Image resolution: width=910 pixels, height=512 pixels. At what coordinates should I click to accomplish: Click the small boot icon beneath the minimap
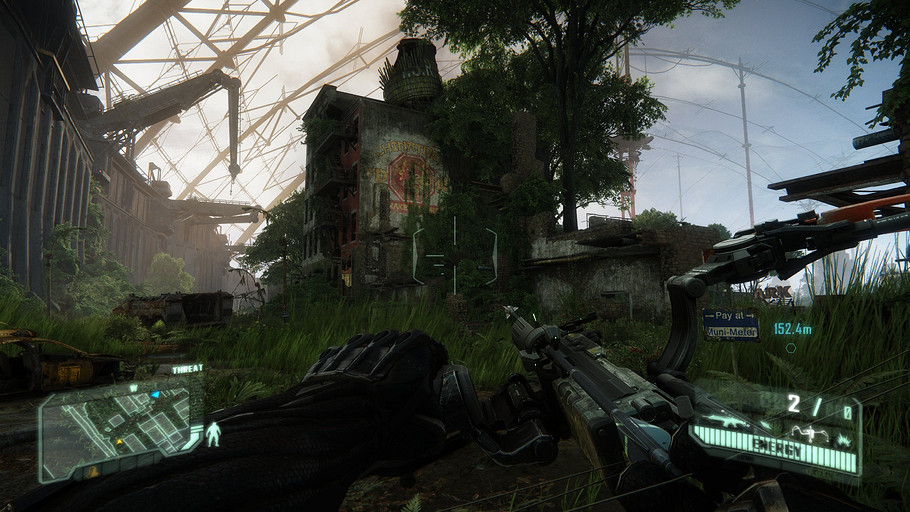coord(92,470)
